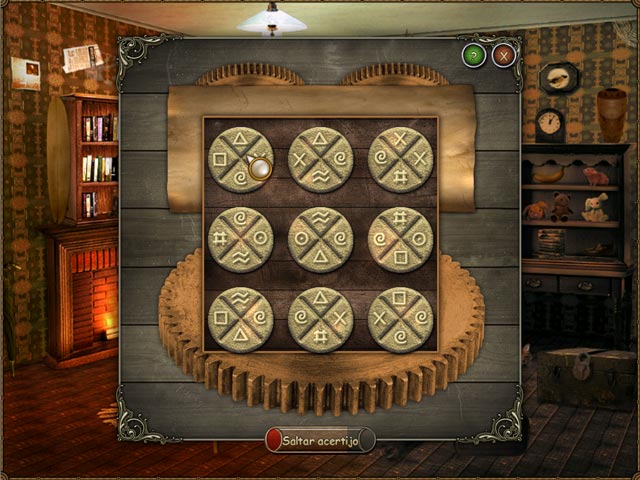
Task: Click the disc with hash above and square below
Action: click(x=401, y=240)
